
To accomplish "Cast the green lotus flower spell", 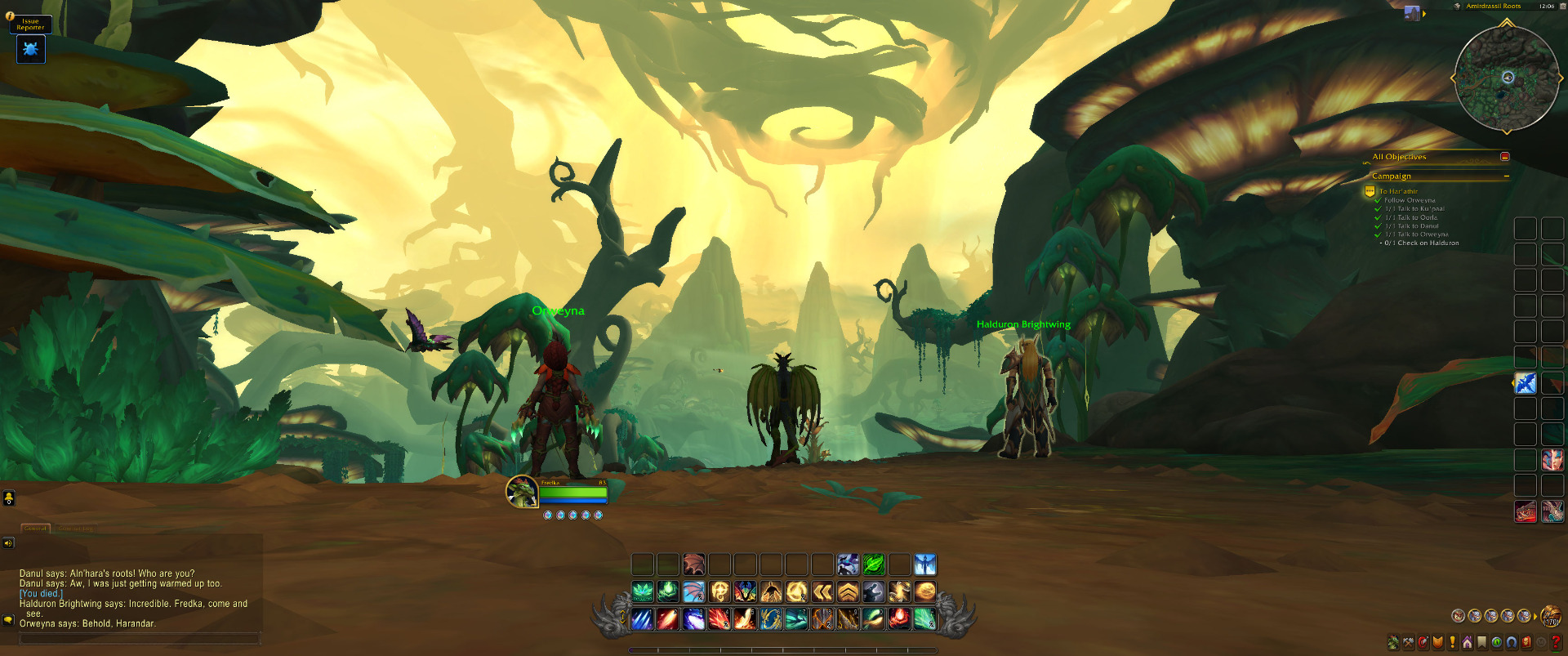I will click(x=643, y=591).
